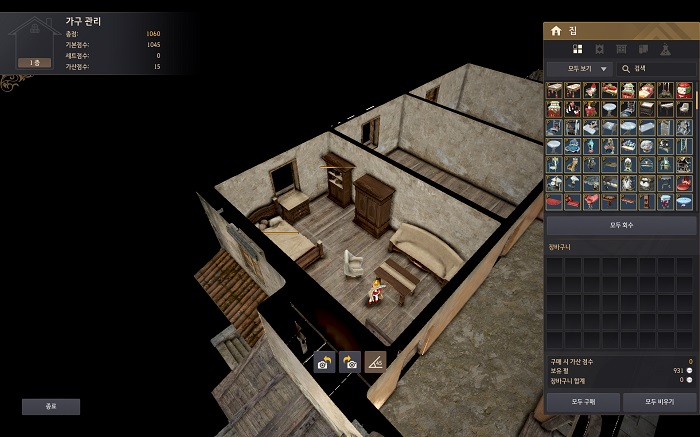Click the 종료 exit button
700x437 pixels.
click(51, 407)
